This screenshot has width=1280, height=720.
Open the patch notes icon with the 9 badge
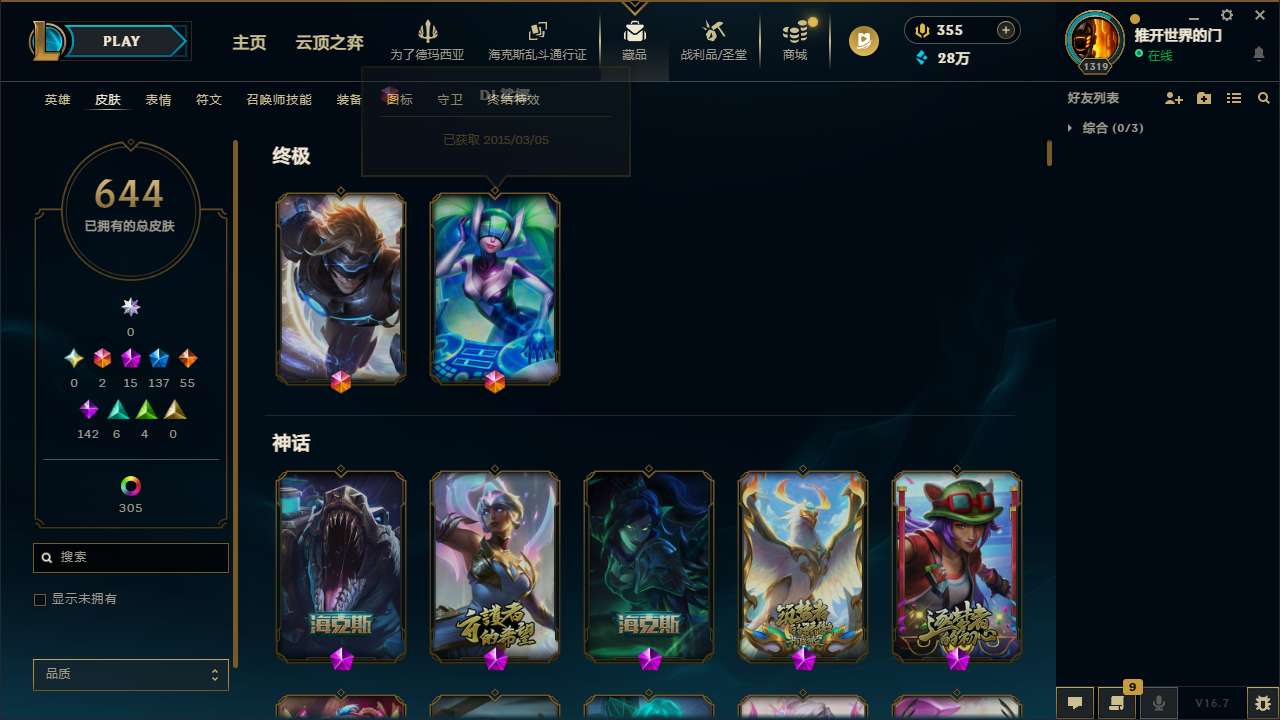(x=1117, y=703)
